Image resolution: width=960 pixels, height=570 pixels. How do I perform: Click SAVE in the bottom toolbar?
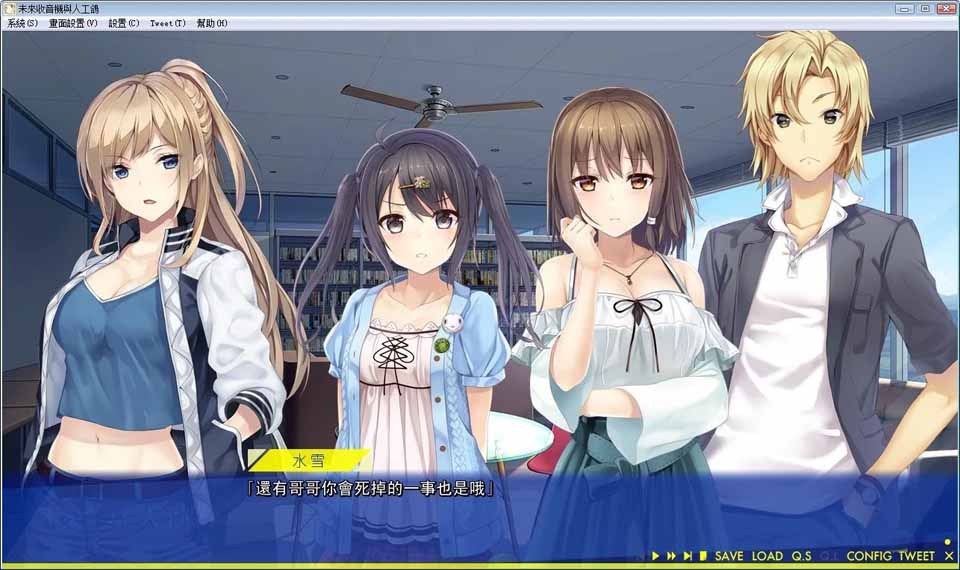pos(729,556)
